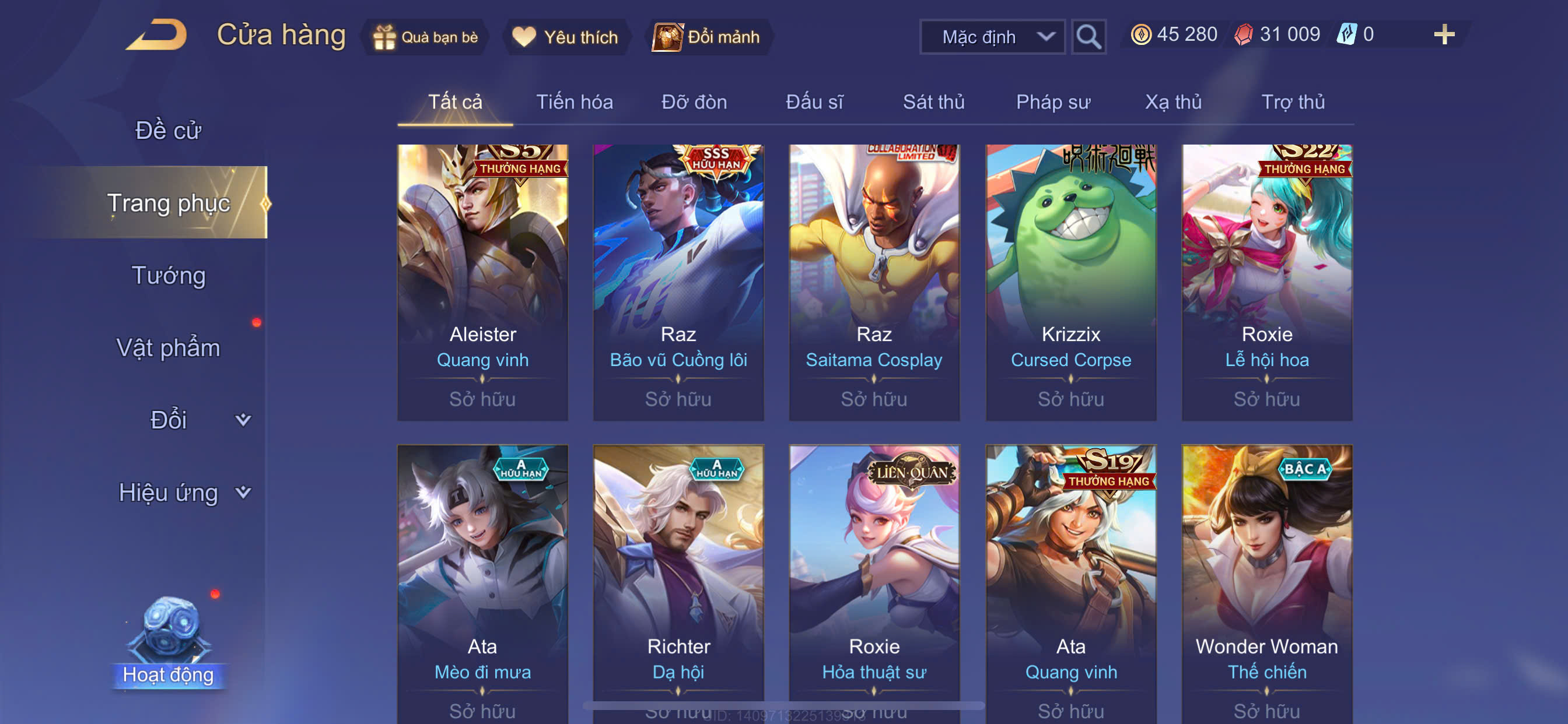Go to the Vật phẩm section

(168, 347)
